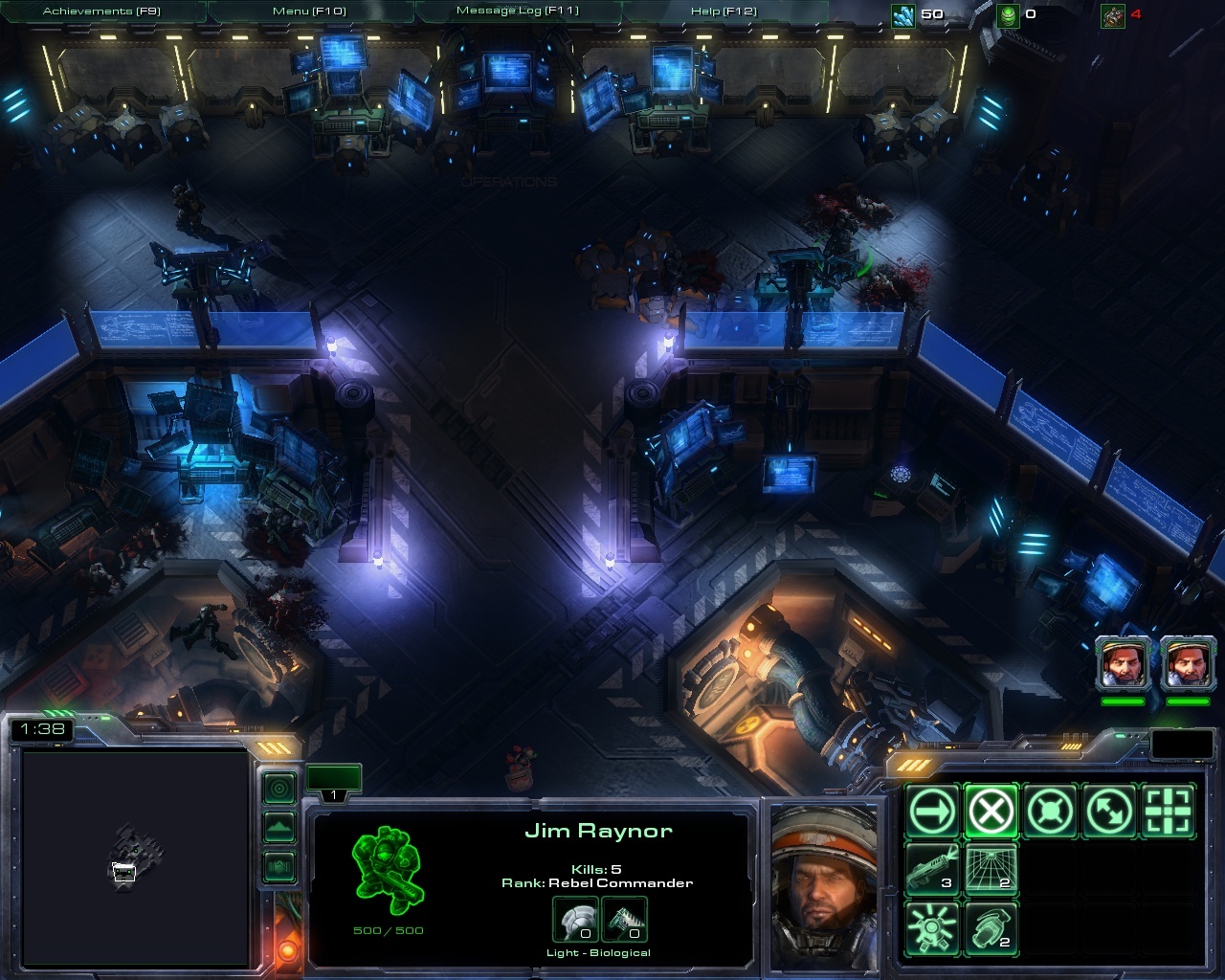The height and width of the screenshot is (980, 1225).
Task: Toggle the minimap alliance colors button
Action: [279, 866]
